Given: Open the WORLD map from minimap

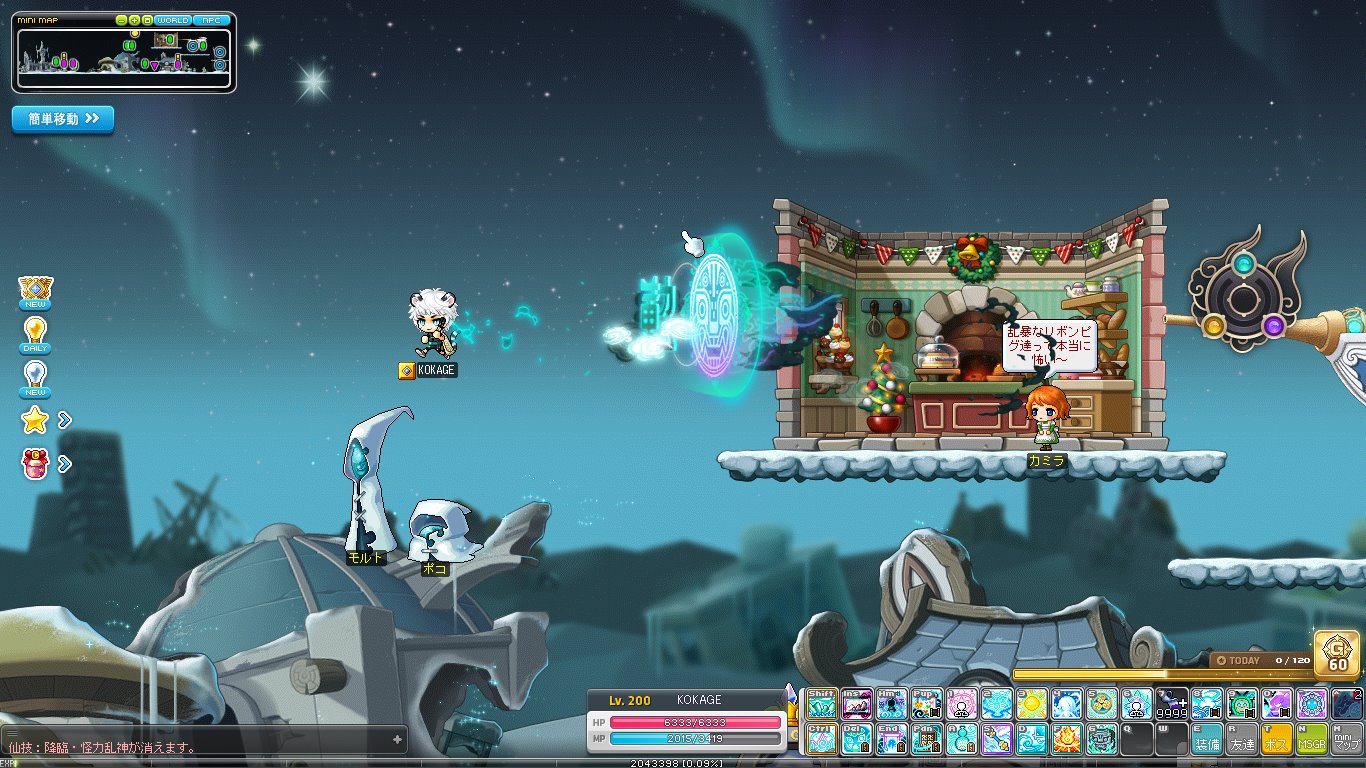Looking at the screenshot, I should 172,20.
